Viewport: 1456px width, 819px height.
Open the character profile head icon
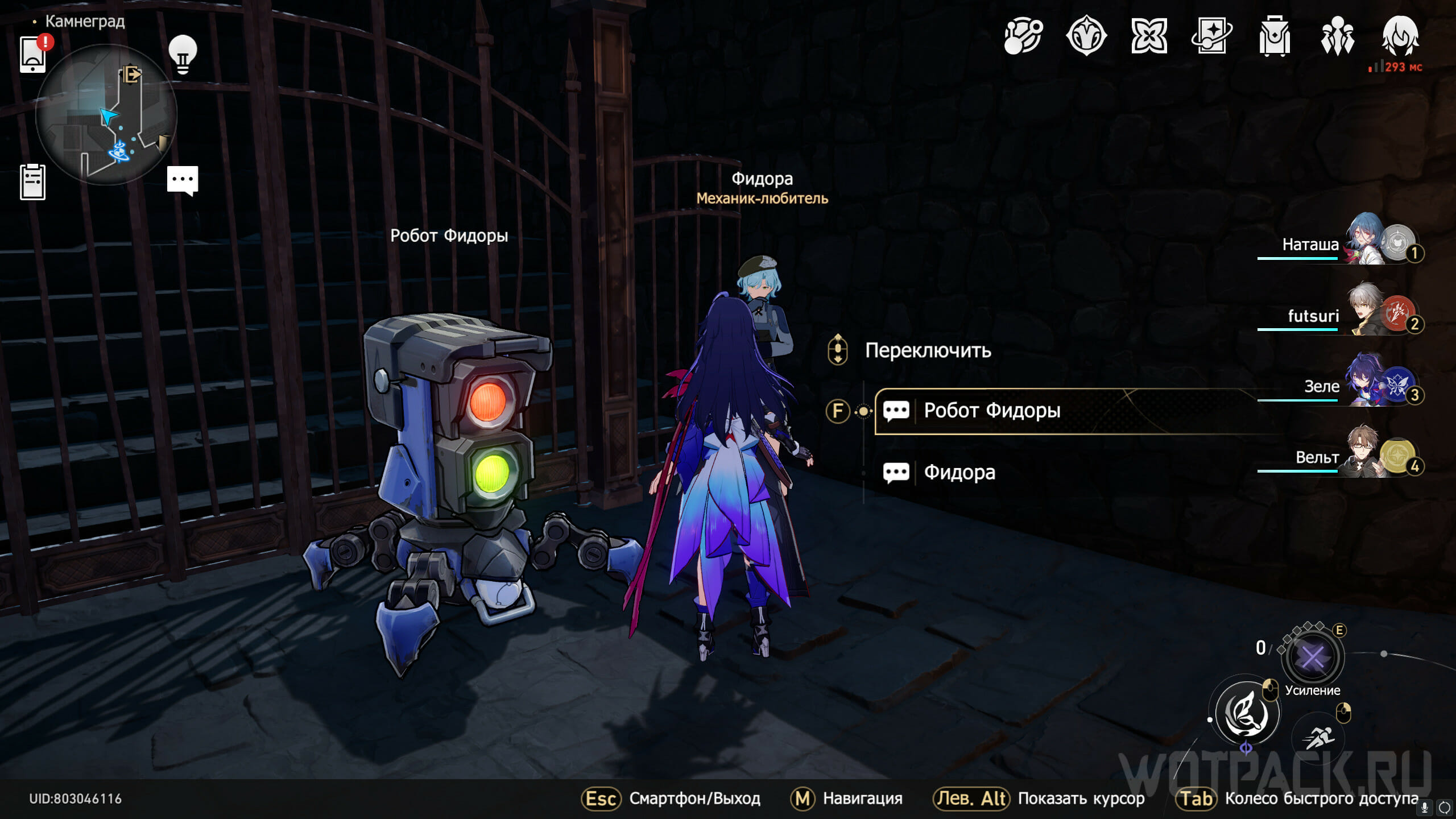point(1400,35)
